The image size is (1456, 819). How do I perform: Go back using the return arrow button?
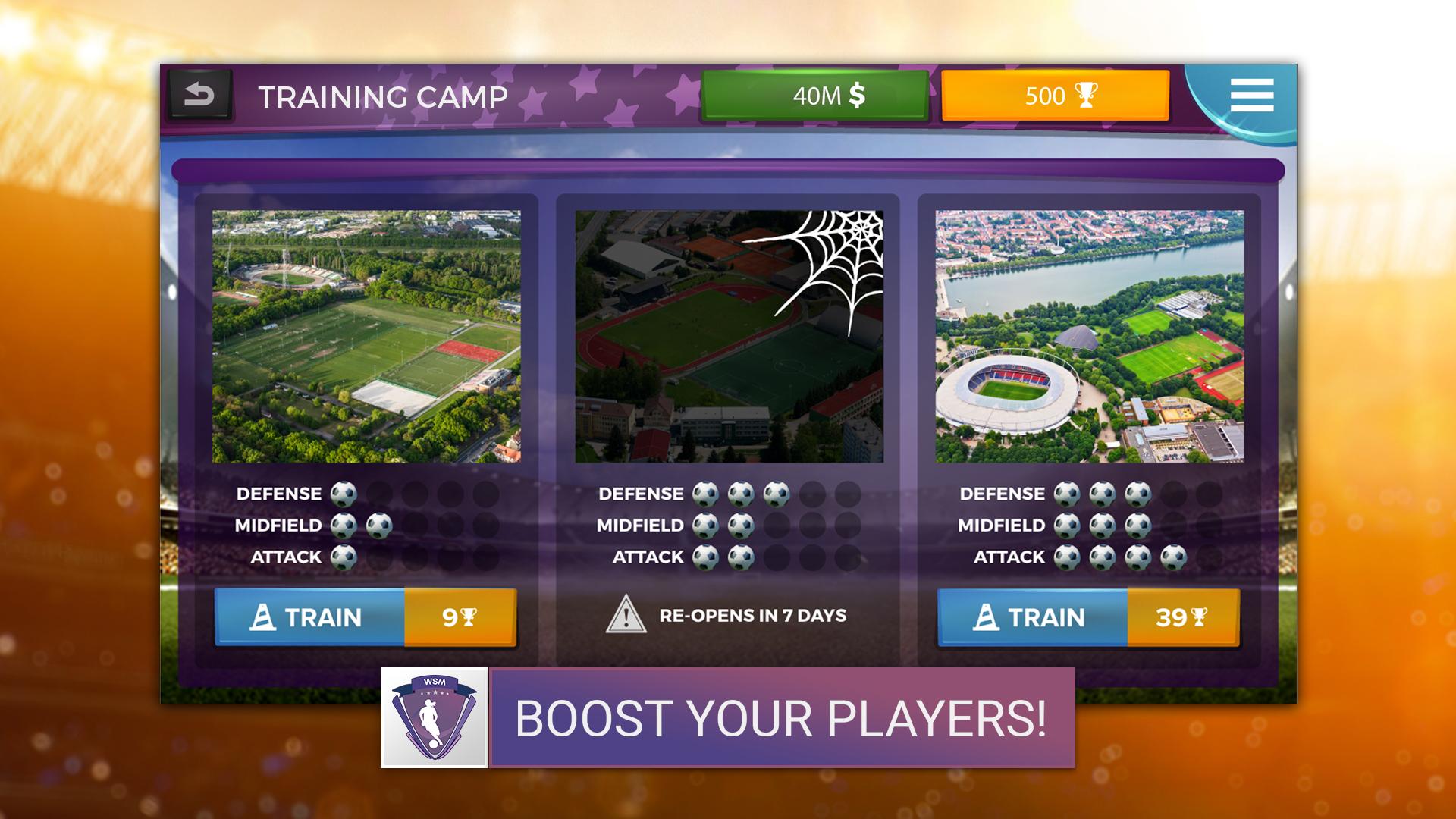coord(199,96)
